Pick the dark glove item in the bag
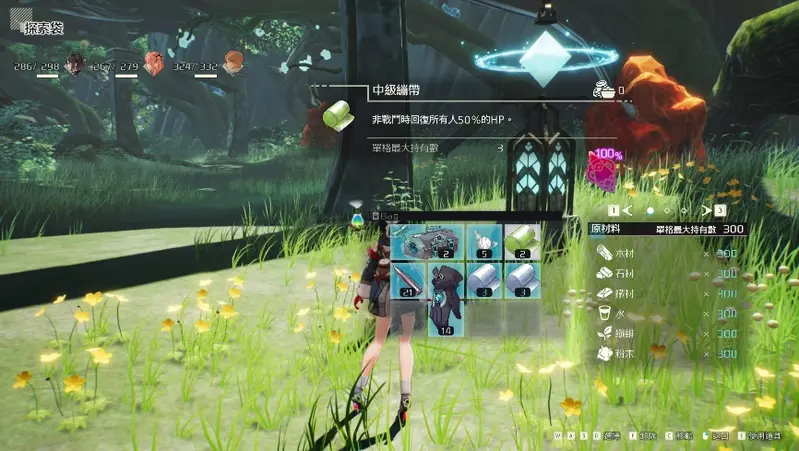The width and height of the screenshot is (799, 451). [x=447, y=298]
